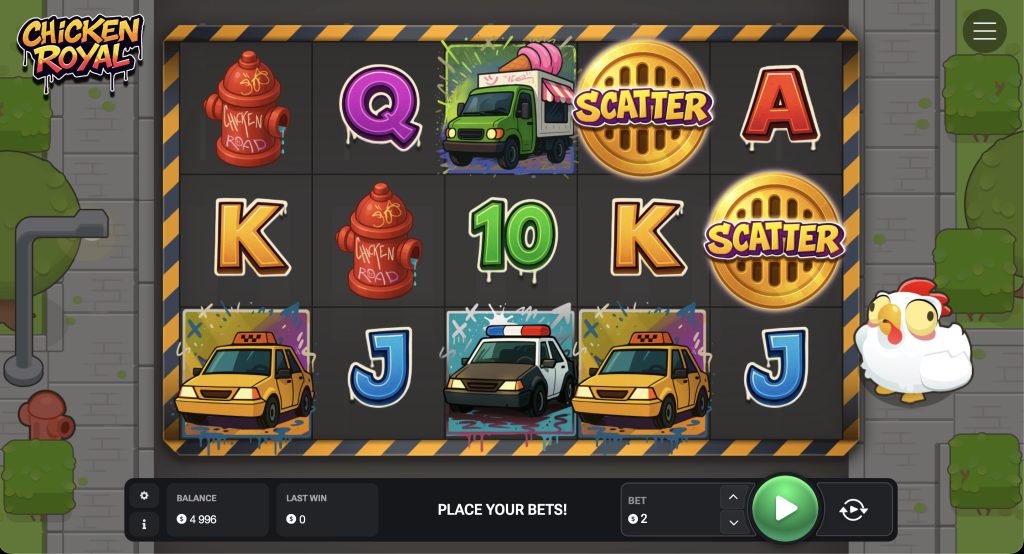Open the gear settings
Screen dimensions: 1024x554
144,496
